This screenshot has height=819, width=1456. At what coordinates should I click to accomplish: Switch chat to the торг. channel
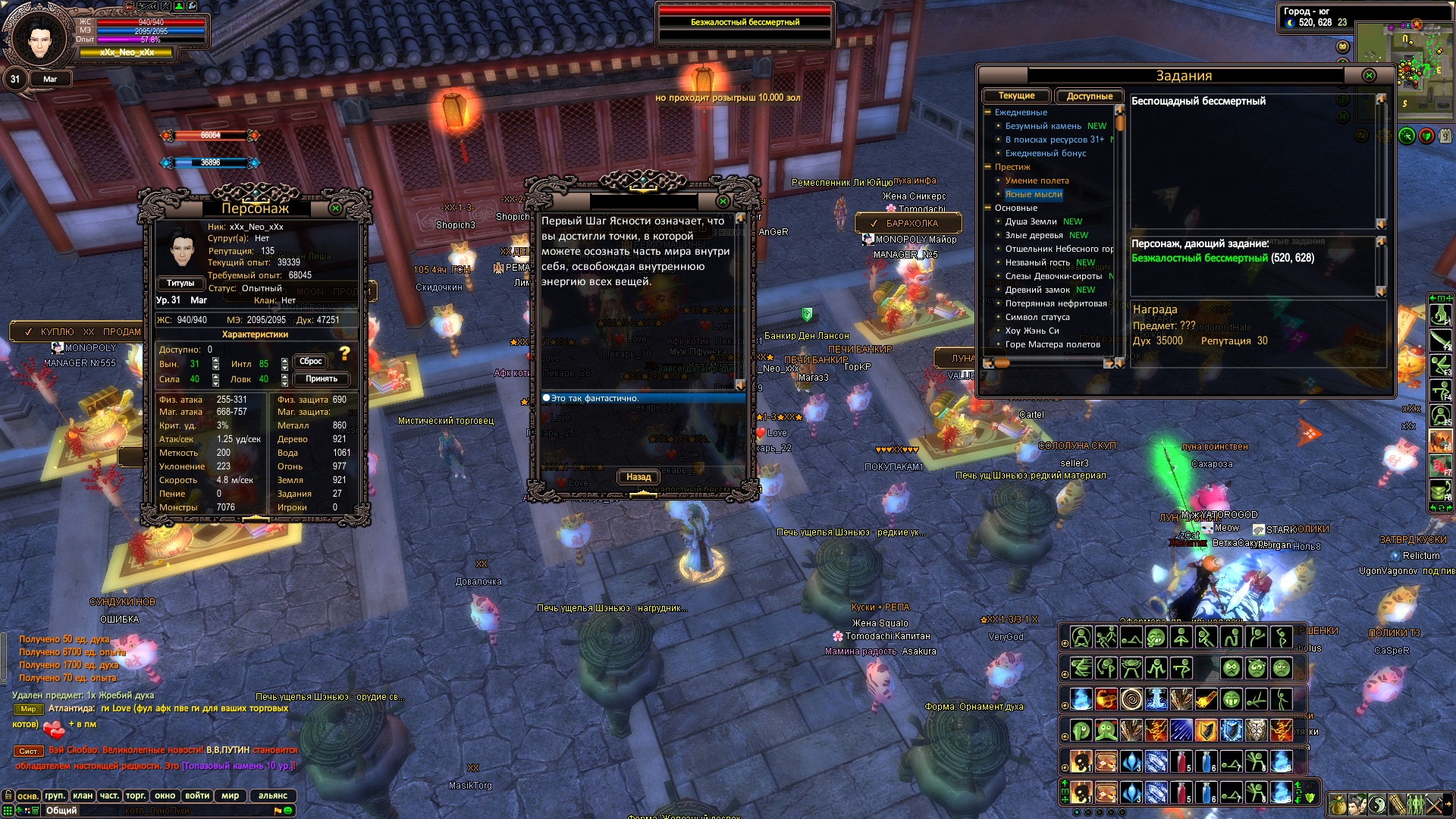136,795
